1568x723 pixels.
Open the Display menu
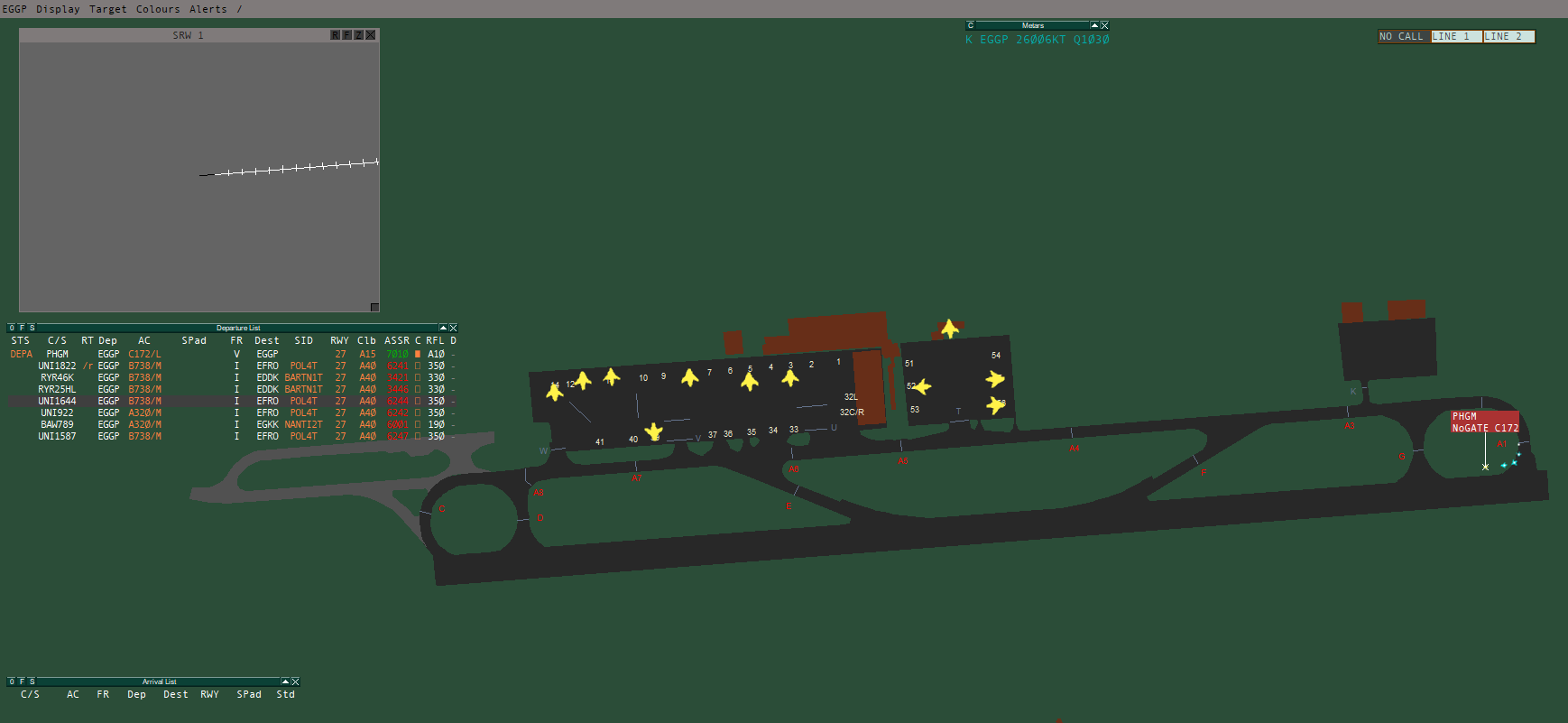coord(56,9)
